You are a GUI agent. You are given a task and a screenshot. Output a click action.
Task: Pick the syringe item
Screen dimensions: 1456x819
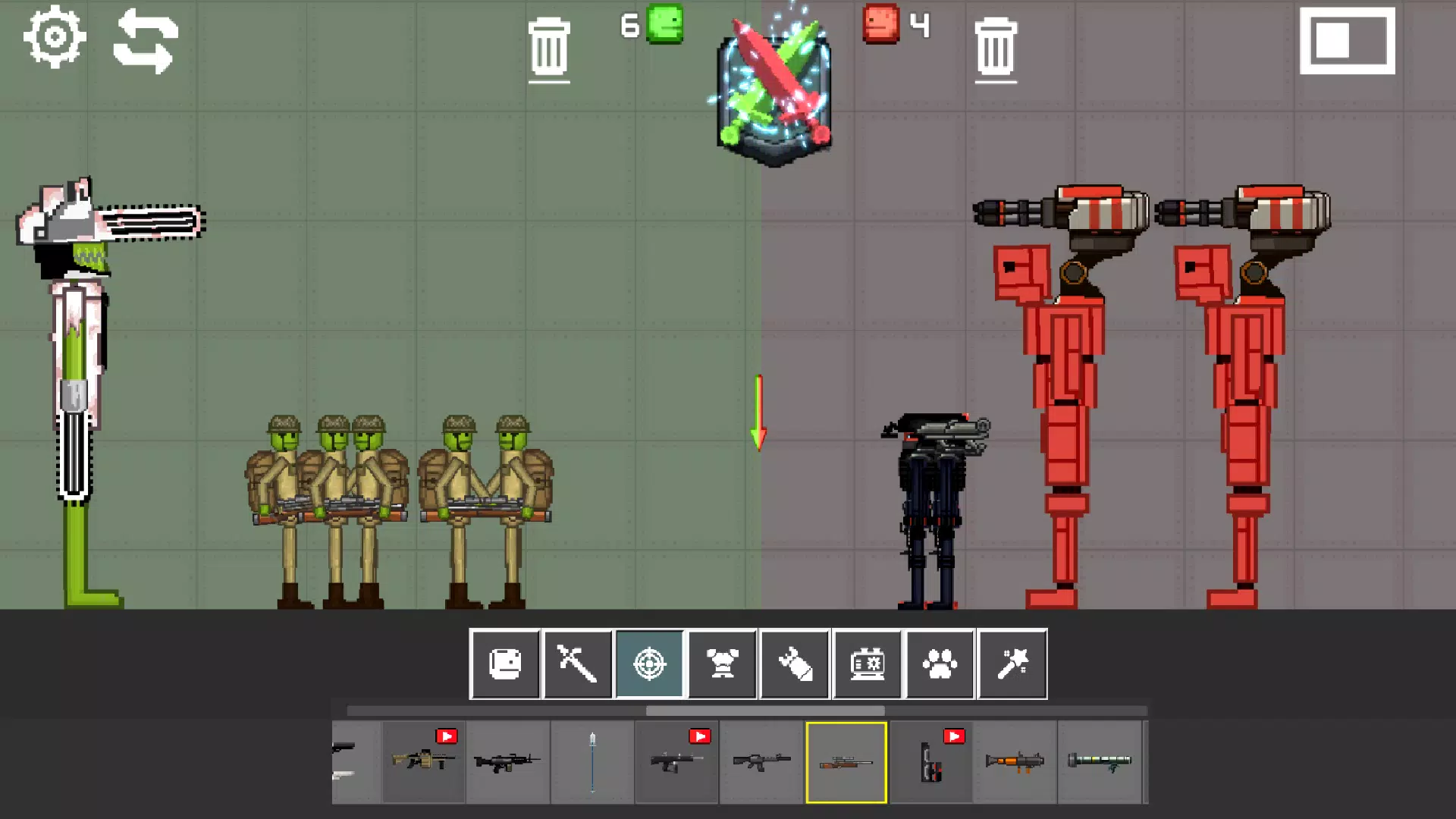pyautogui.click(x=592, y=761)
